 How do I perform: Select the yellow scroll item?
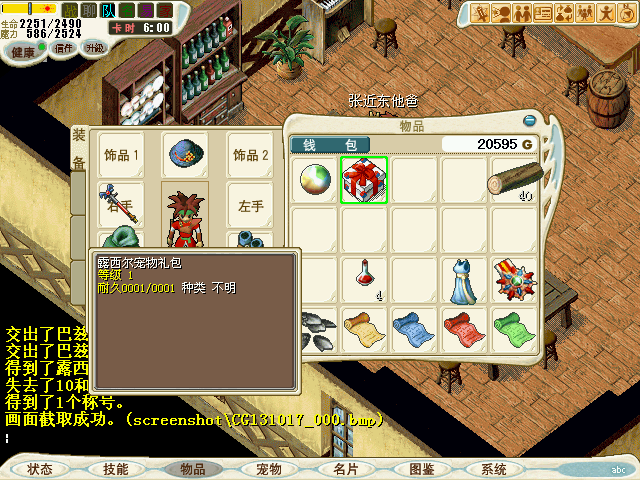pyautogui.click(x=364, y=326)
